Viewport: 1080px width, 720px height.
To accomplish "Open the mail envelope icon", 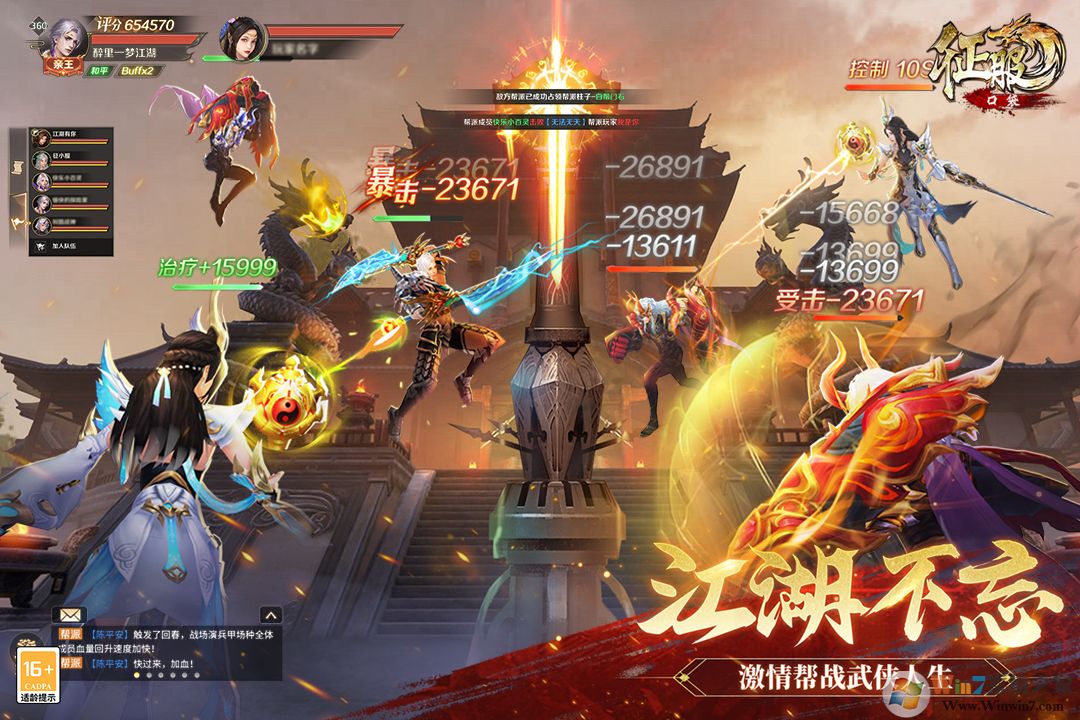I will pos(71,615).
